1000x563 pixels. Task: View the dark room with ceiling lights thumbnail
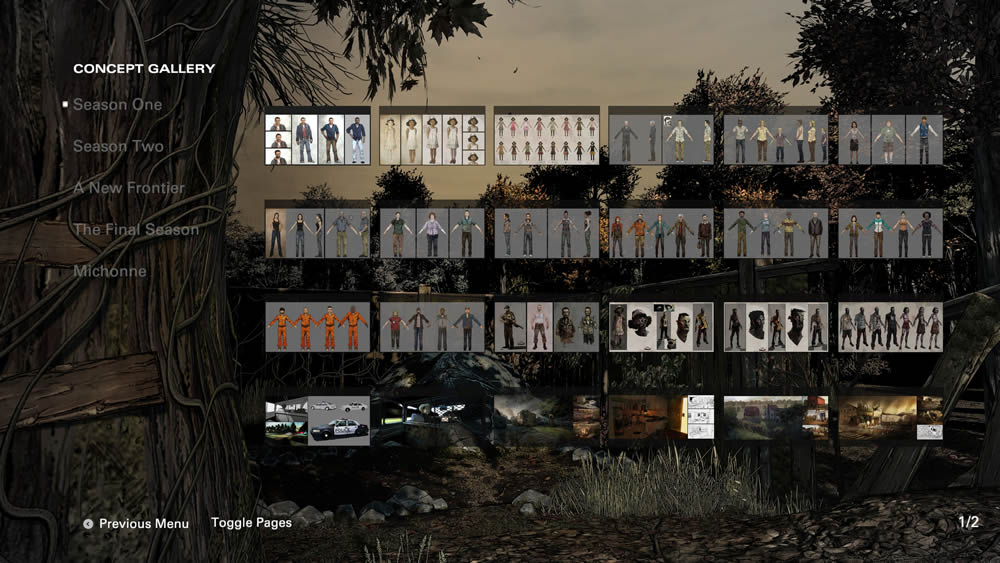pos(432,420)
